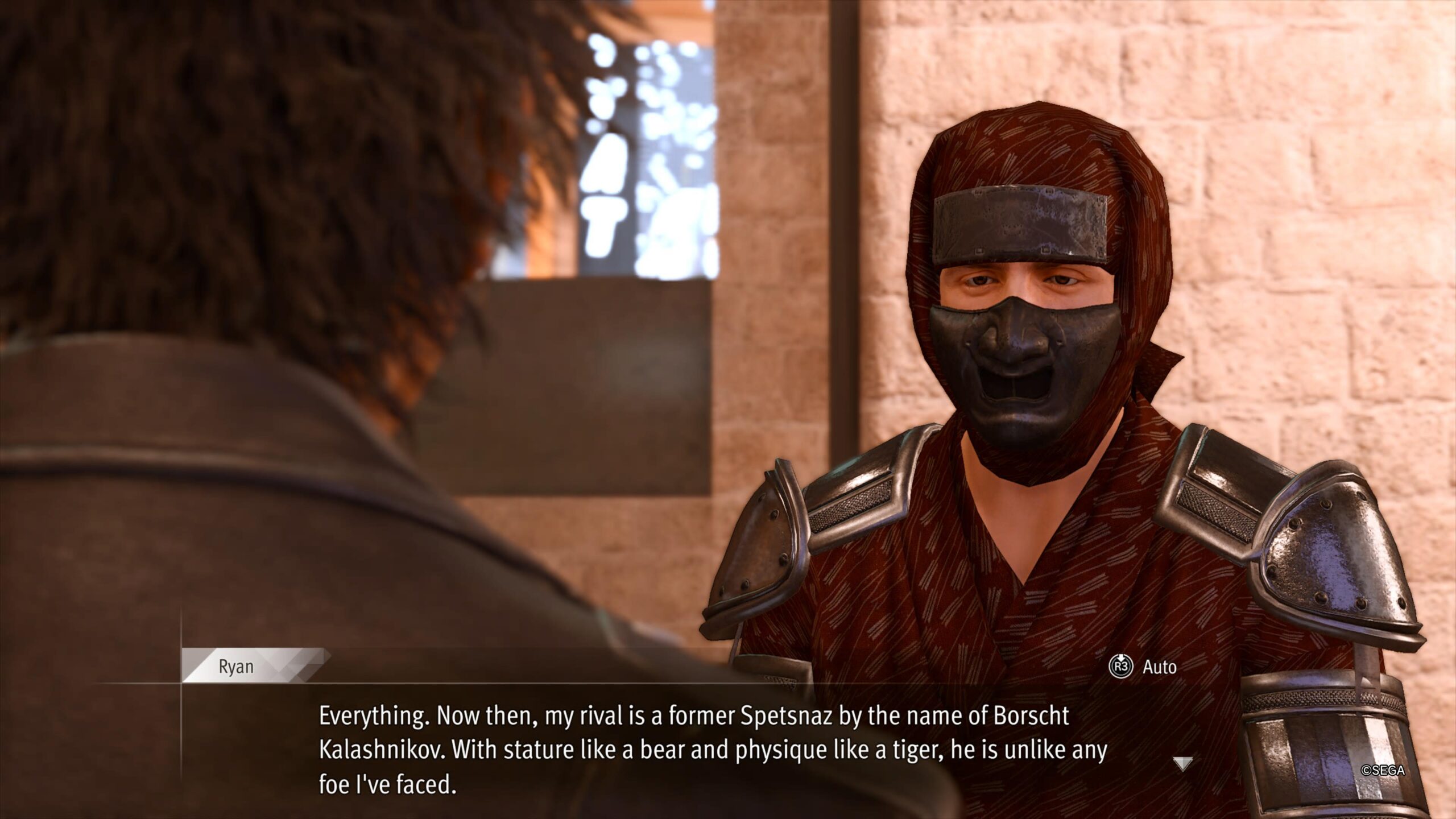The width and height of the screenshot is (1456, 819).
Task: Advance dialogue with the down arrow indicator
Action: (x=1183, y=763)
